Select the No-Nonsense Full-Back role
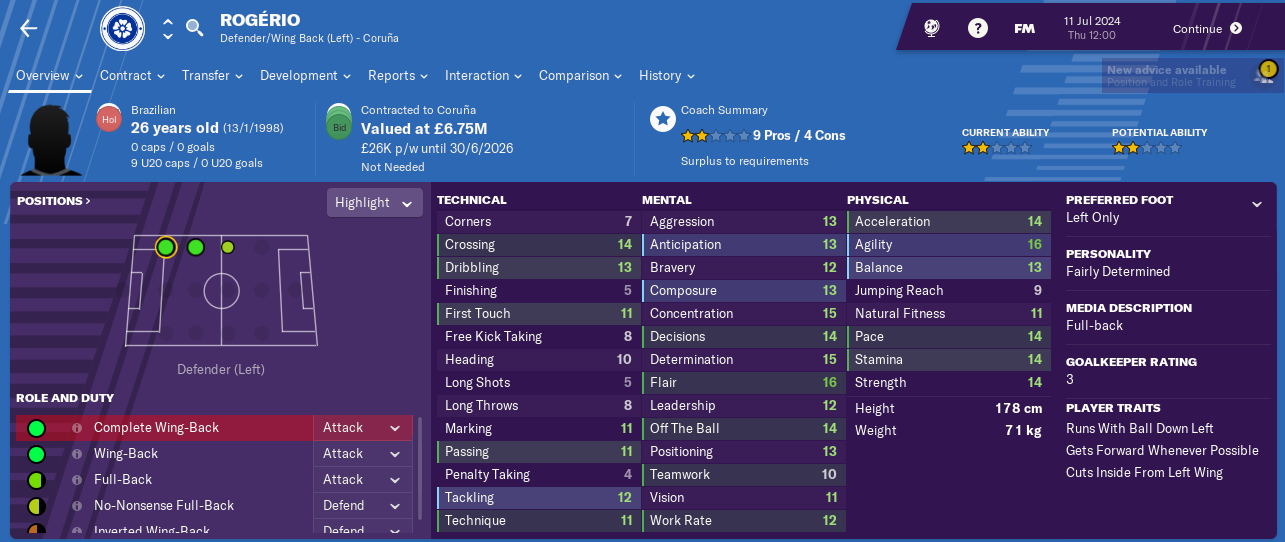Viewport: 1285px width, 542px height. coord(164,506)
